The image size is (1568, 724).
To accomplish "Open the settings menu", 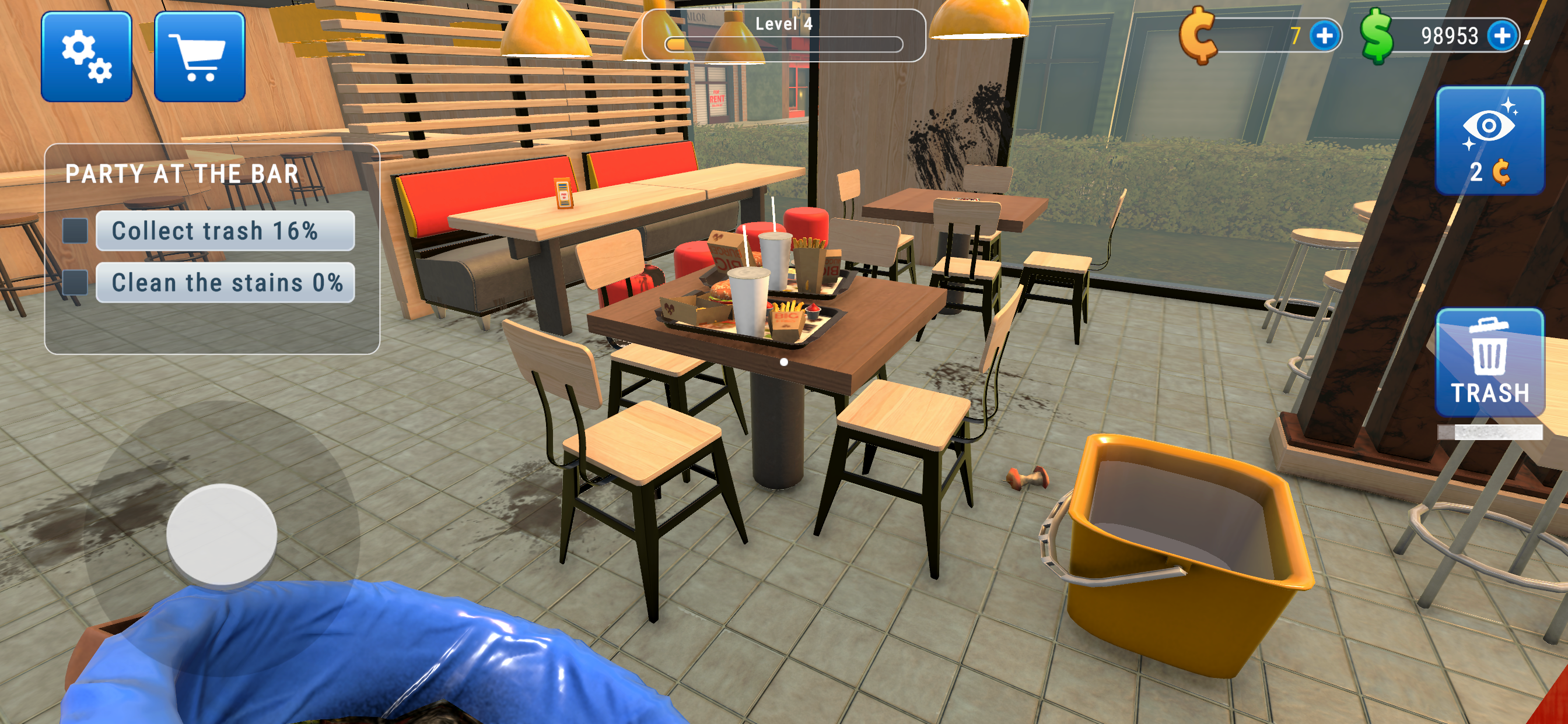I will [x=87, y=58].
